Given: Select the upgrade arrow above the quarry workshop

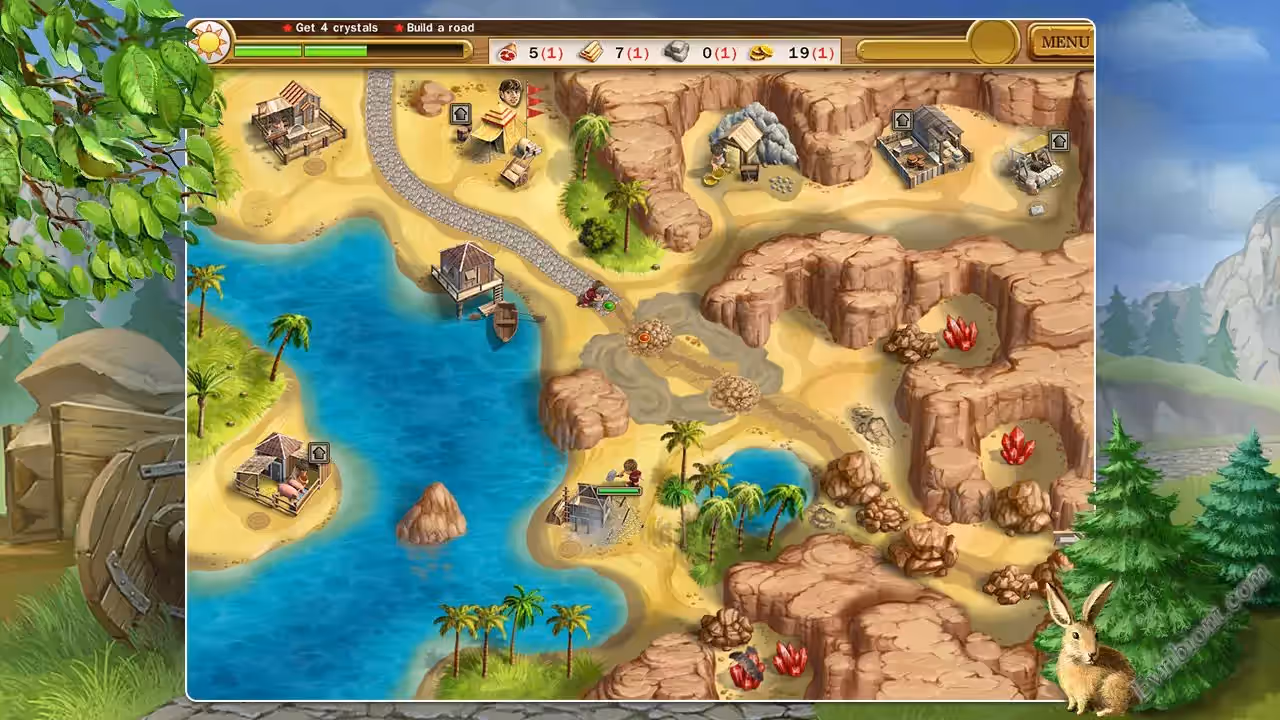Looking at the screenshot, I should [1059, 141].
